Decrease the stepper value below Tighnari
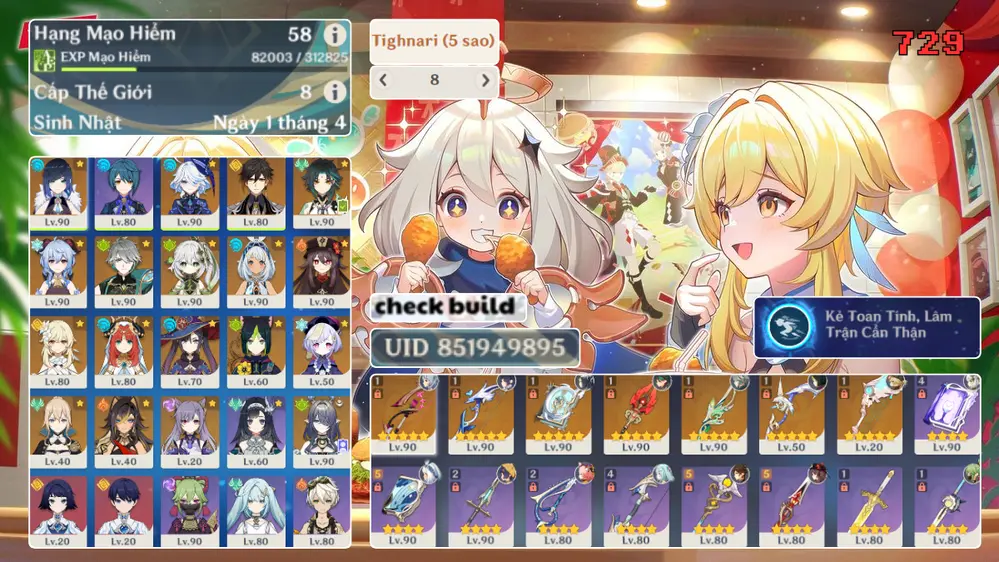This screenshot has height=562, width=999. [x=383, y=81]
